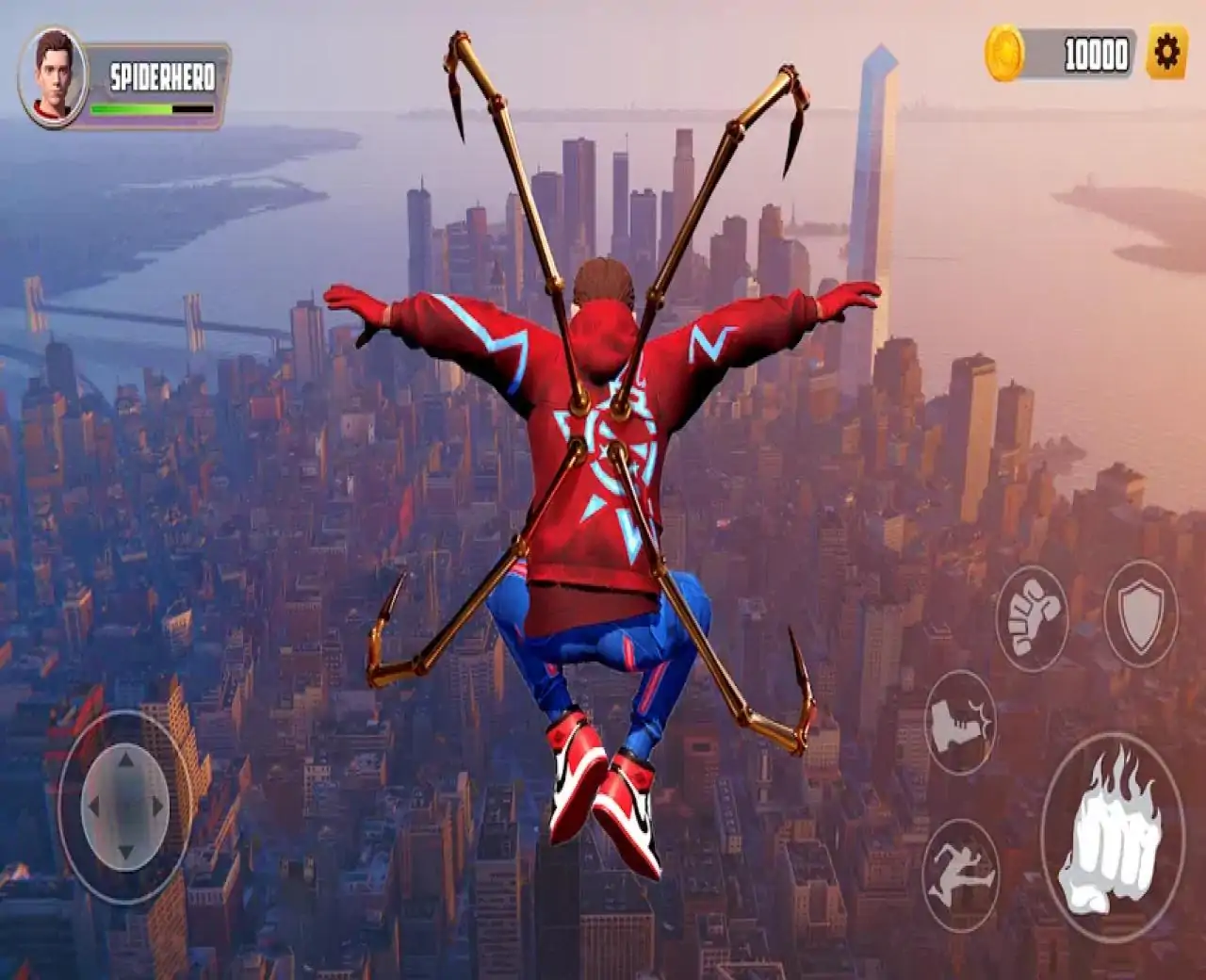This screenshot has width=1206, height=980.
Task: Trigger the boot kick attack
Action: coord(961,724)
